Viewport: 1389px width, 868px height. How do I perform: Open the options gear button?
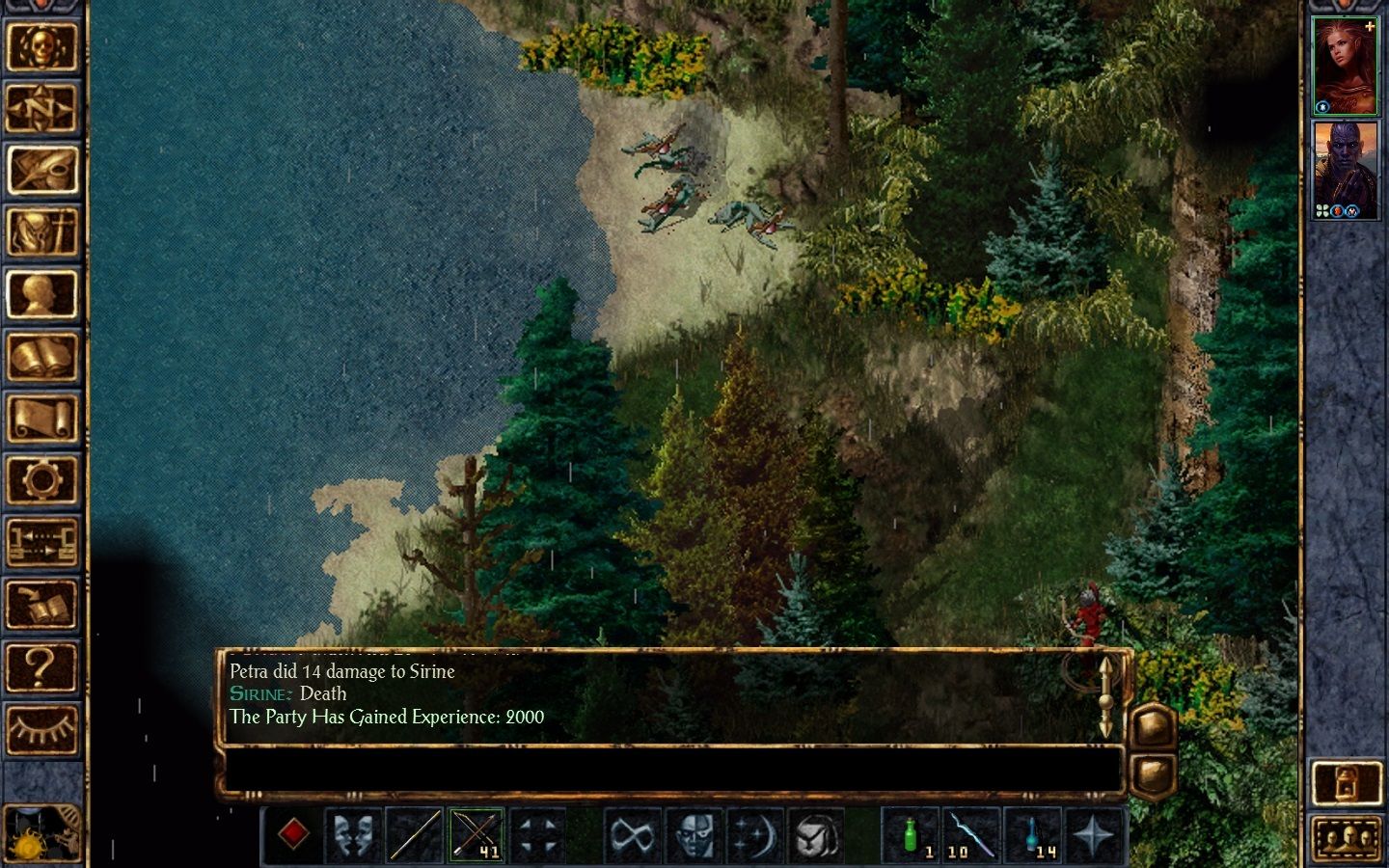pos(41,480)
